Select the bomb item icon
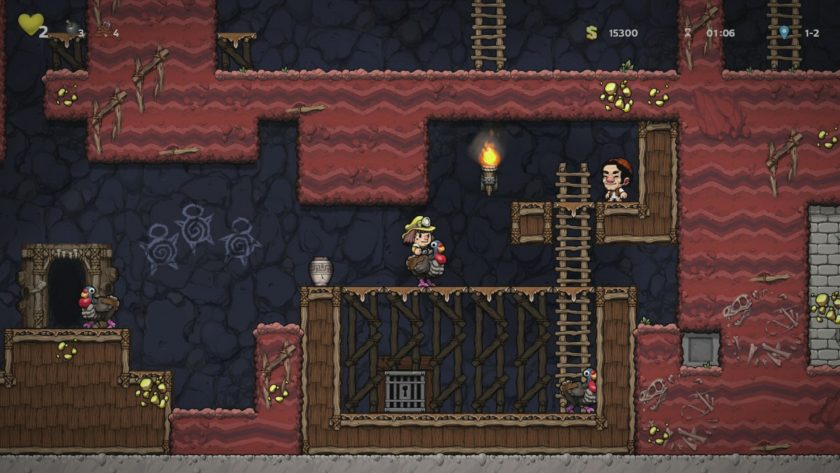The image size is (840, 473). pyautogui.click(x=71, y=28)
